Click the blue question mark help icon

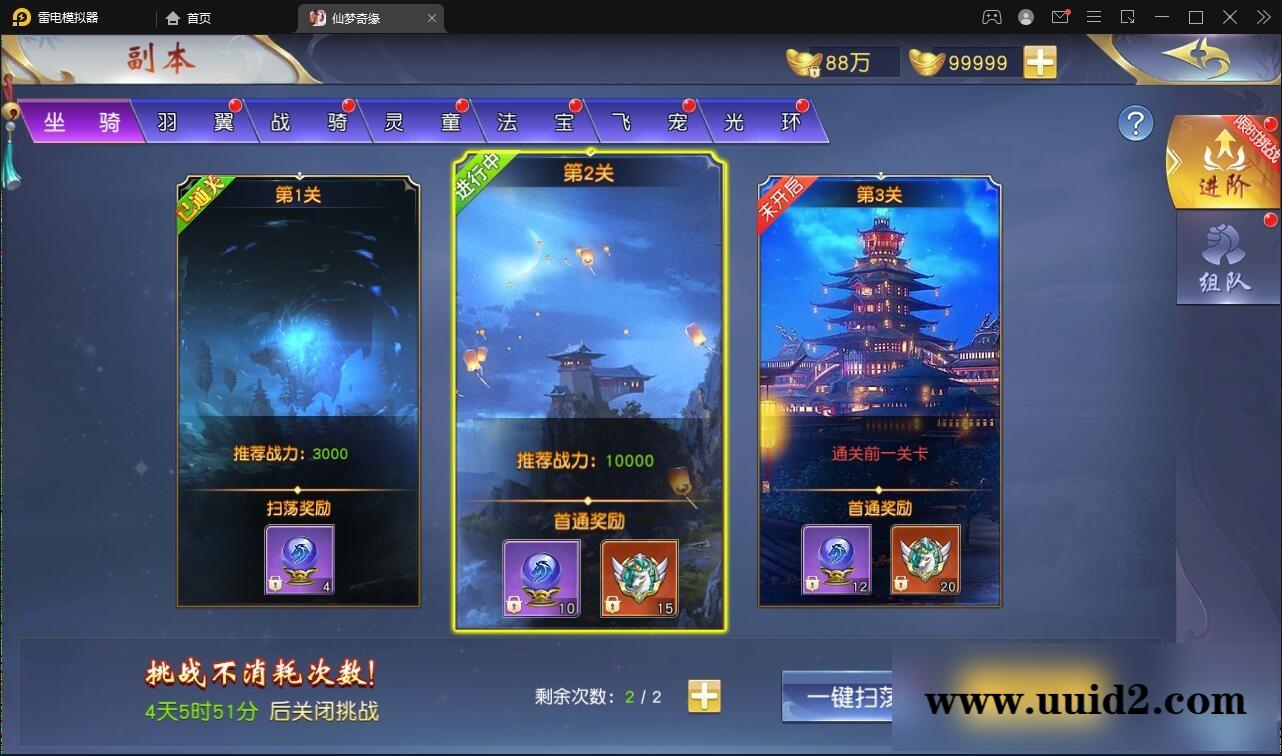(x=1134, y=124)
